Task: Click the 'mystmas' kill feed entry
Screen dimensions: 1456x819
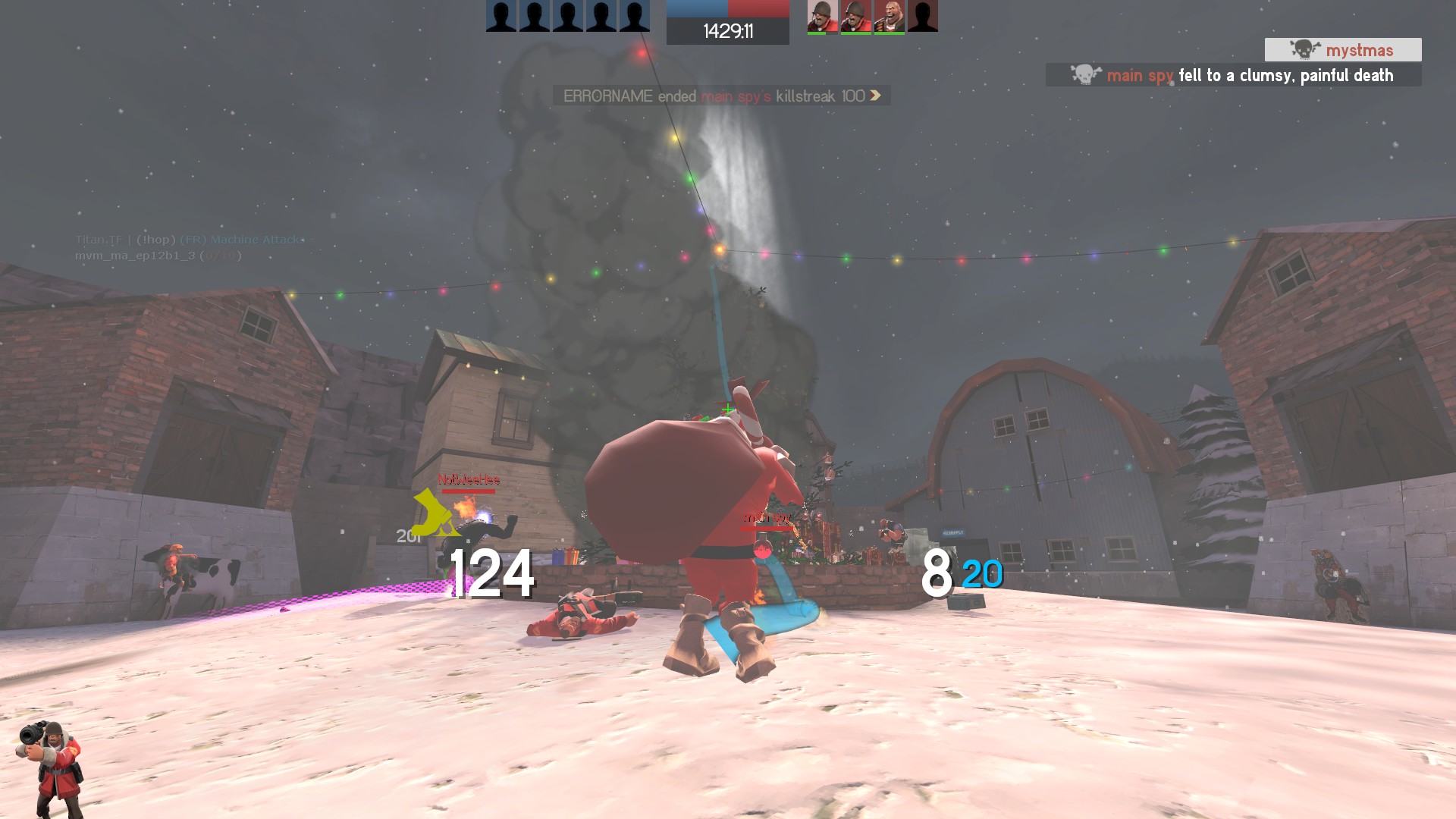Action: [1342, 50]
